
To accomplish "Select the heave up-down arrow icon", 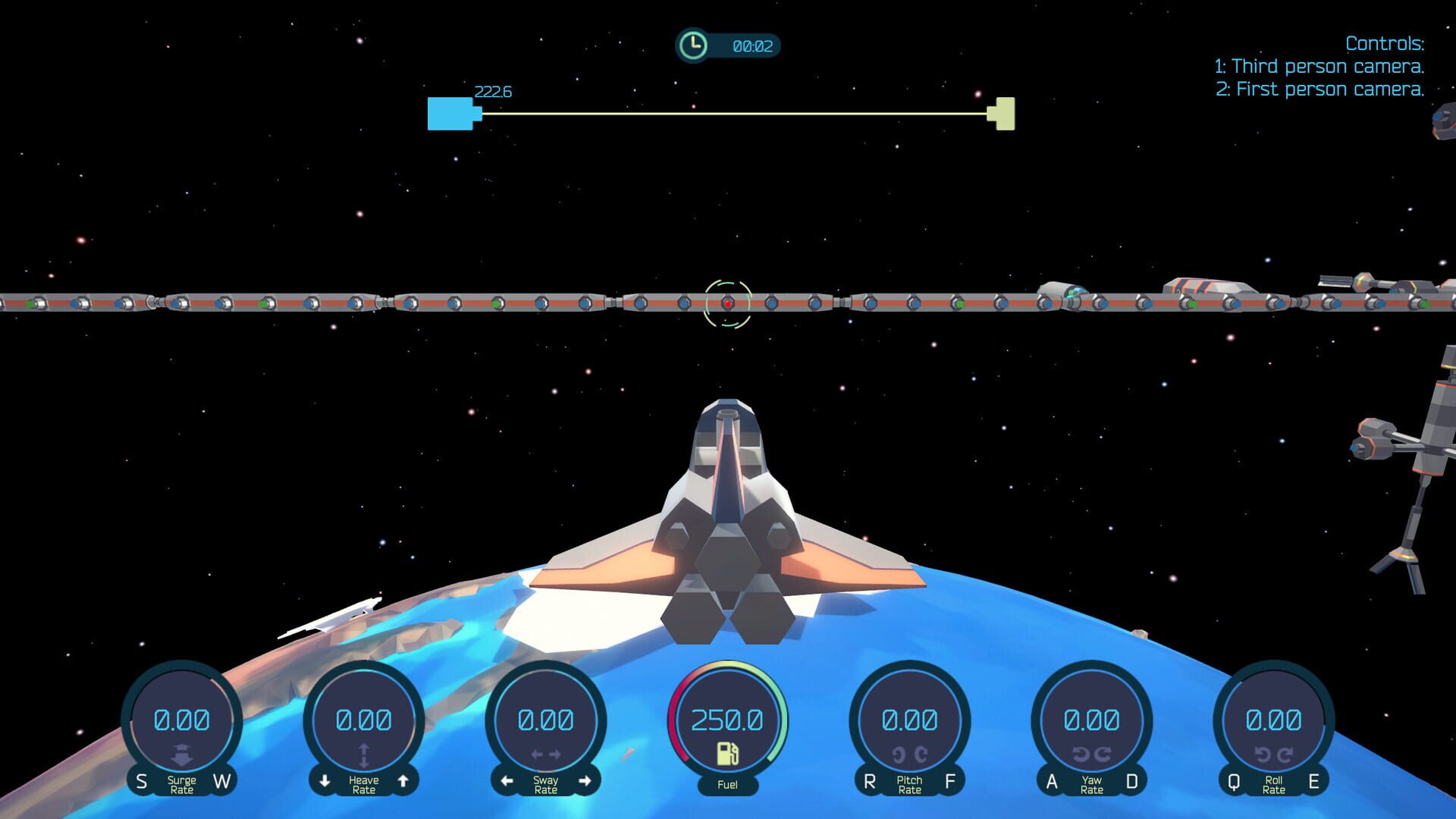I will click(x=365, y=754).
